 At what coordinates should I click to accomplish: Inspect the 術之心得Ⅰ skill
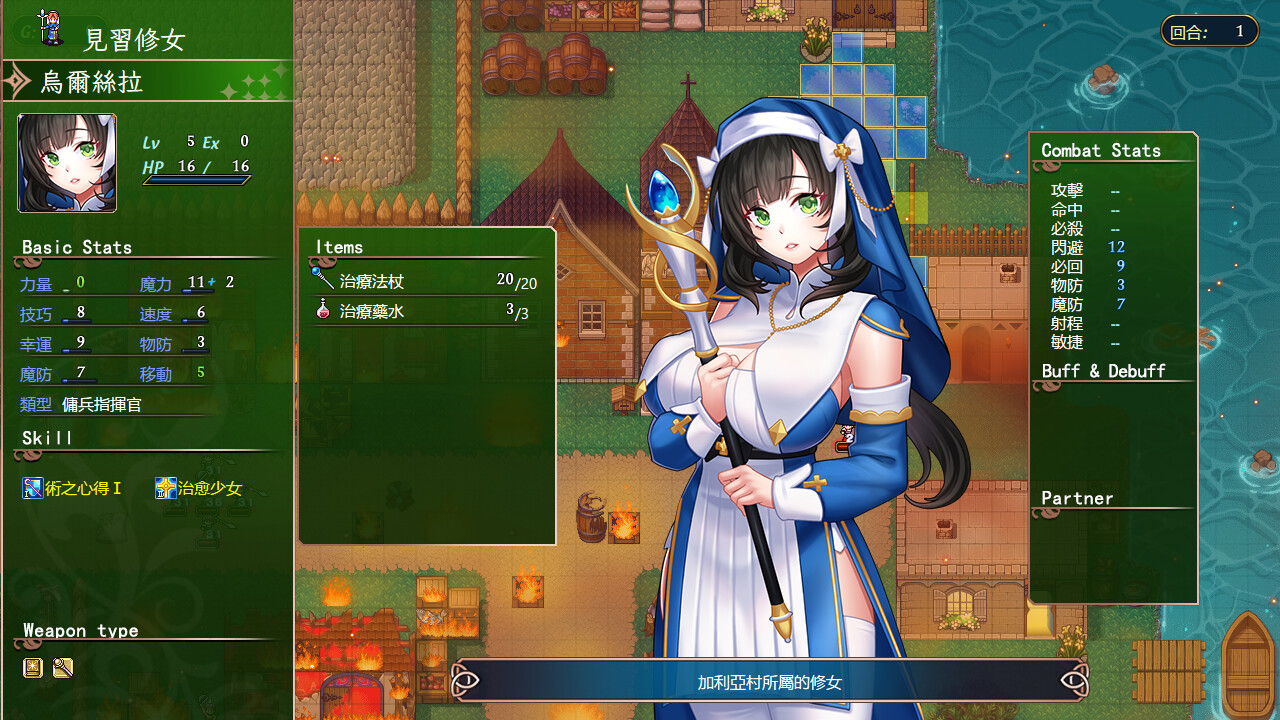tap(73, 489)
